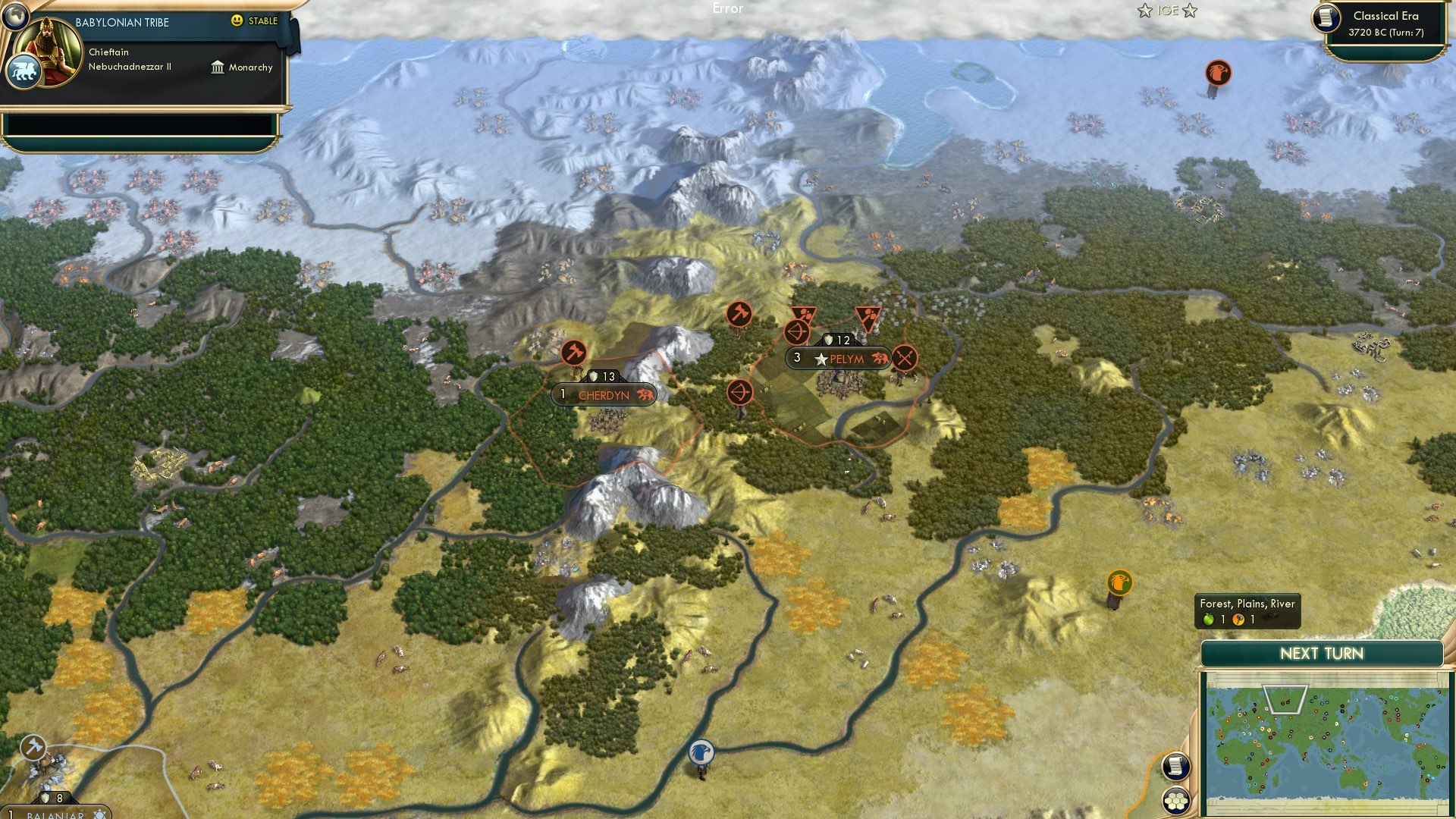Expand the Balanjar city banner at bottom left
The height and width of the screenshot is (819, 1456).
[57, 814]
